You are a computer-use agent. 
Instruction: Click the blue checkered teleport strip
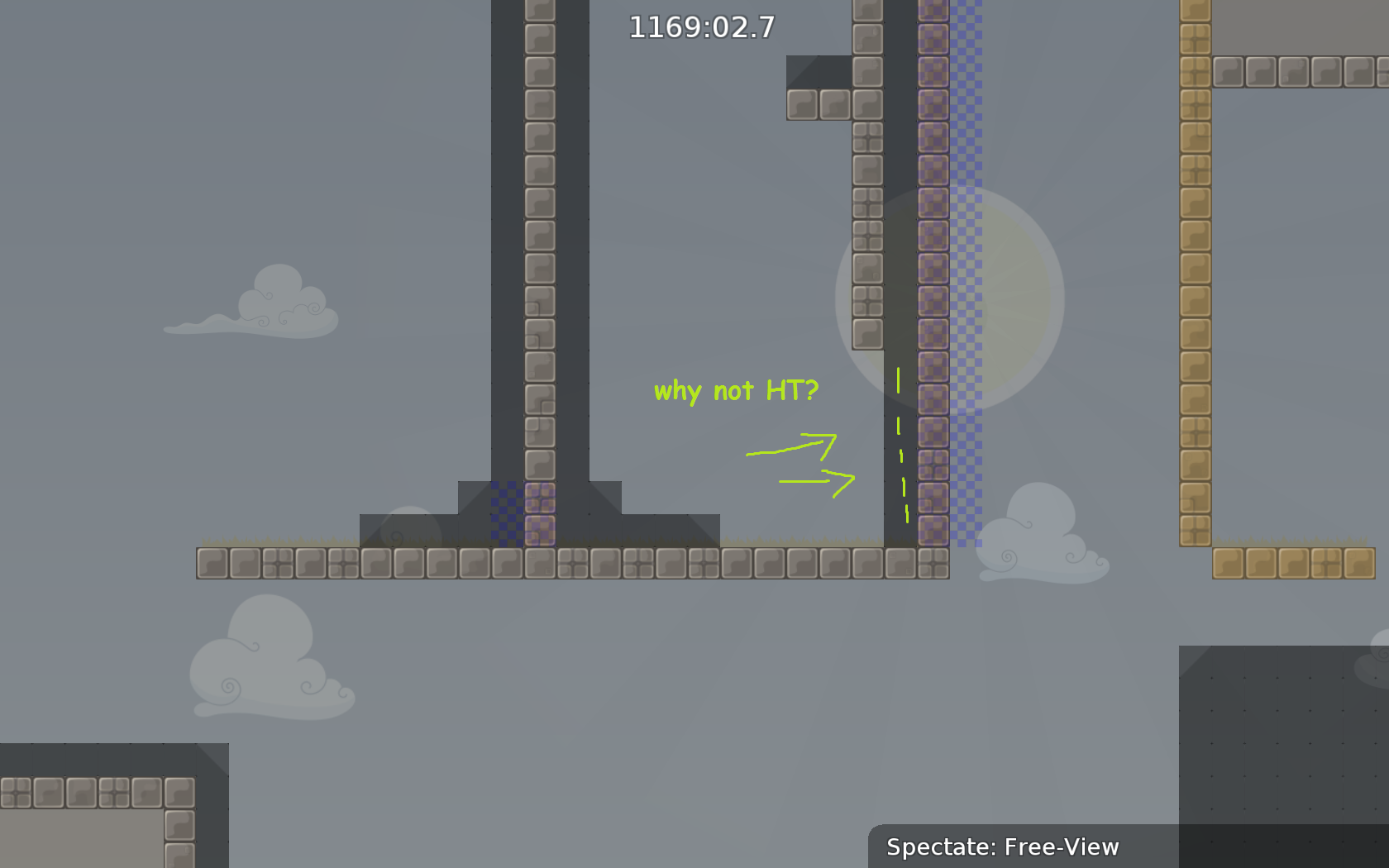tap(967, 248)
